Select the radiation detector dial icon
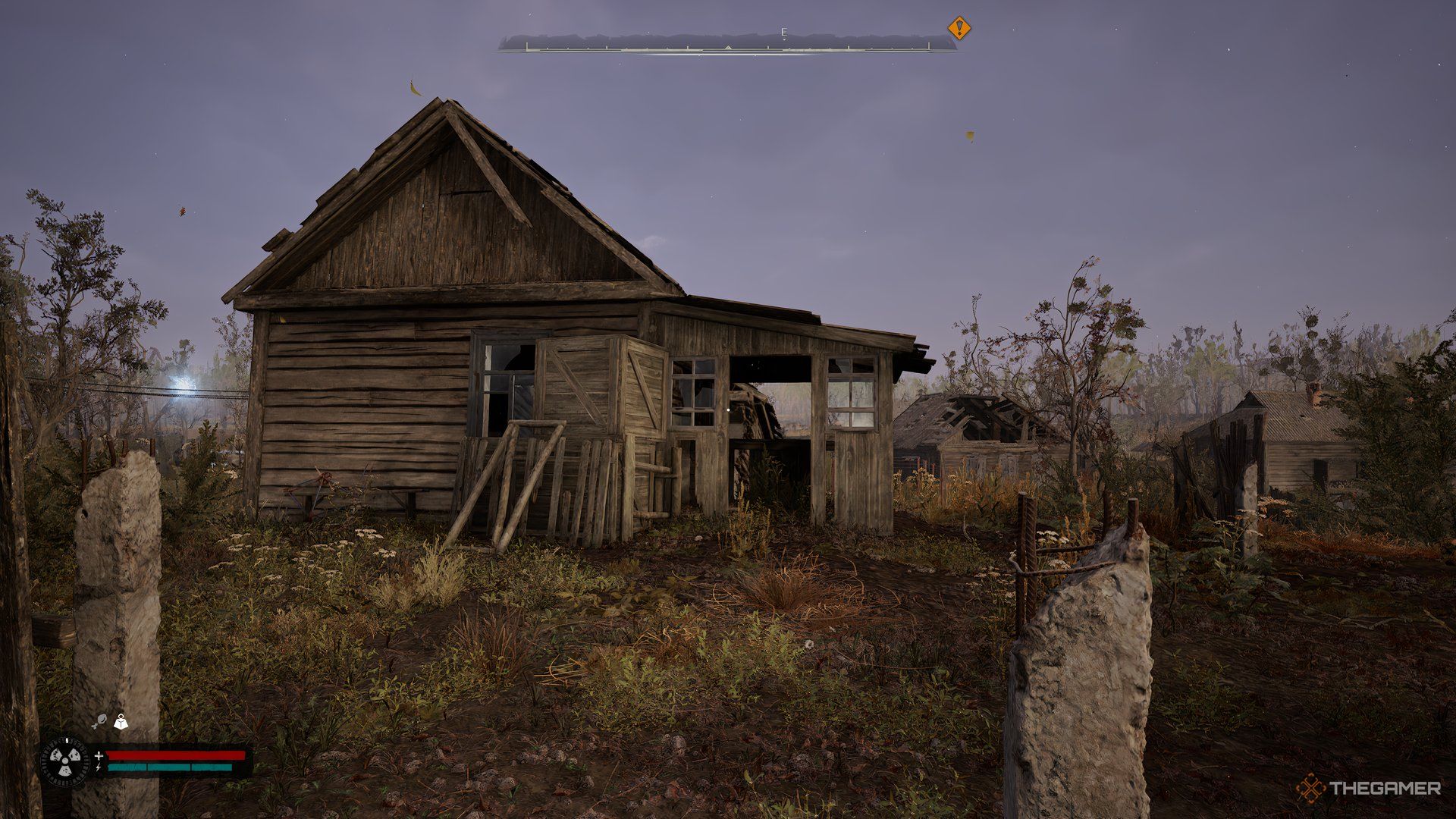 (64, 761)
